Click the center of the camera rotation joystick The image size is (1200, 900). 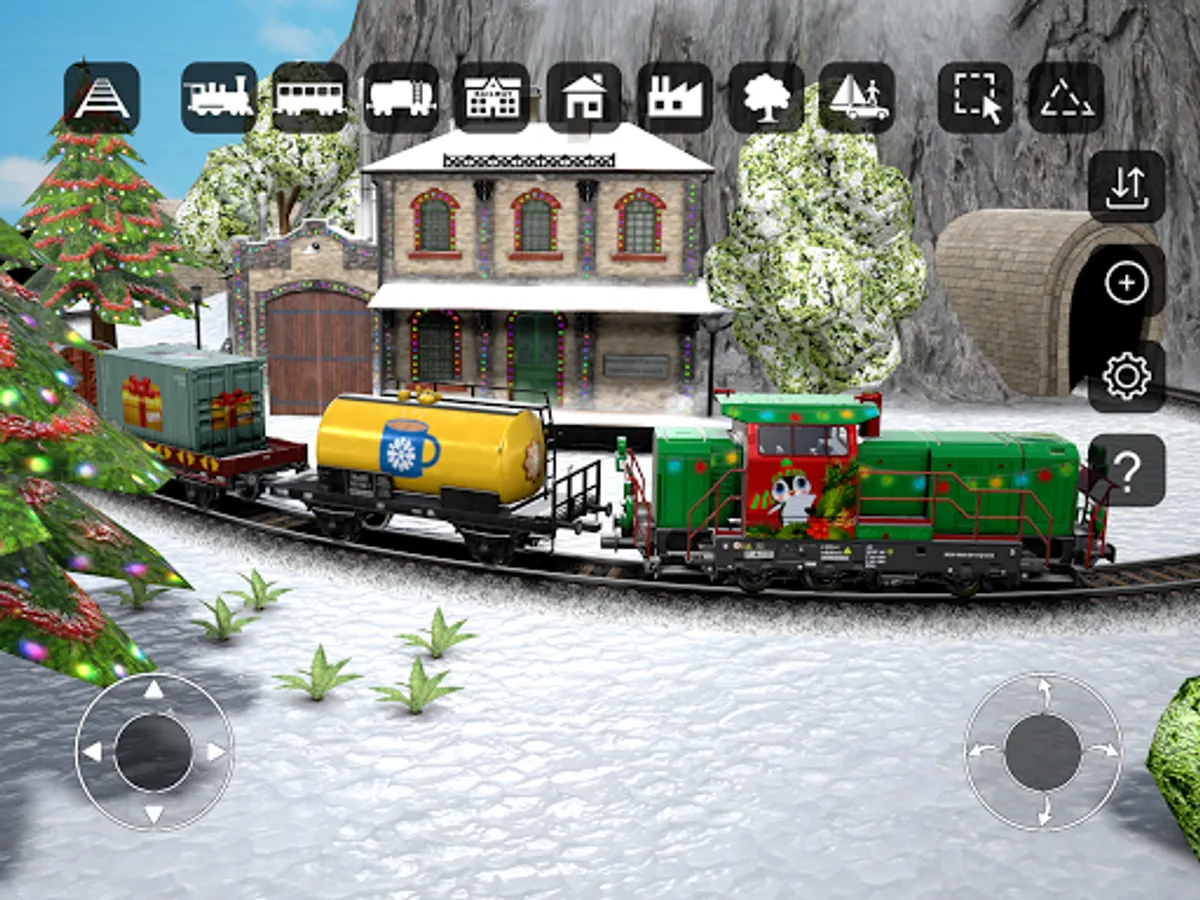[x=1043, y=752]
